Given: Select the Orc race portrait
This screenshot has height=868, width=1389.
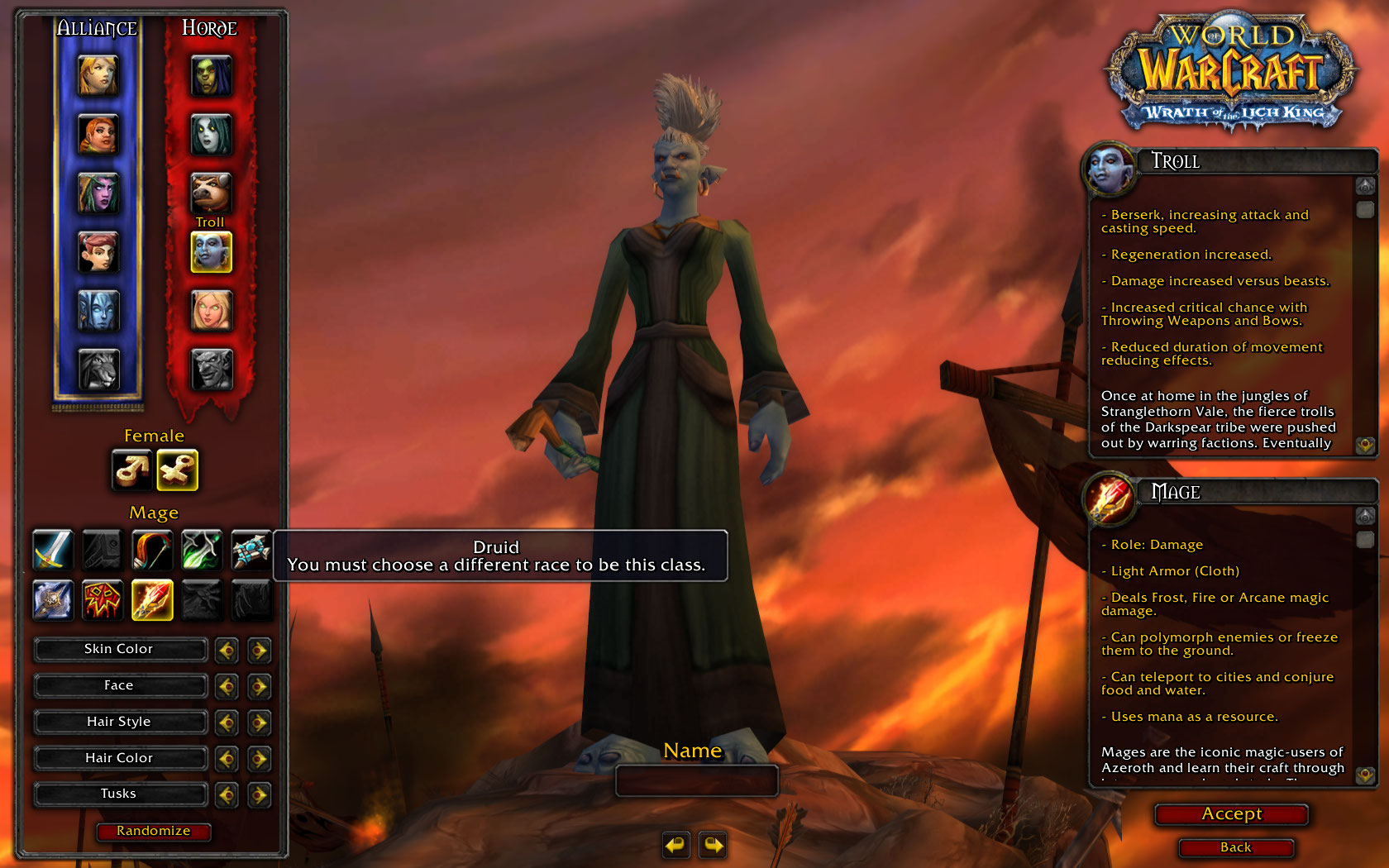Looking at the screenshot, I should 211,75.
